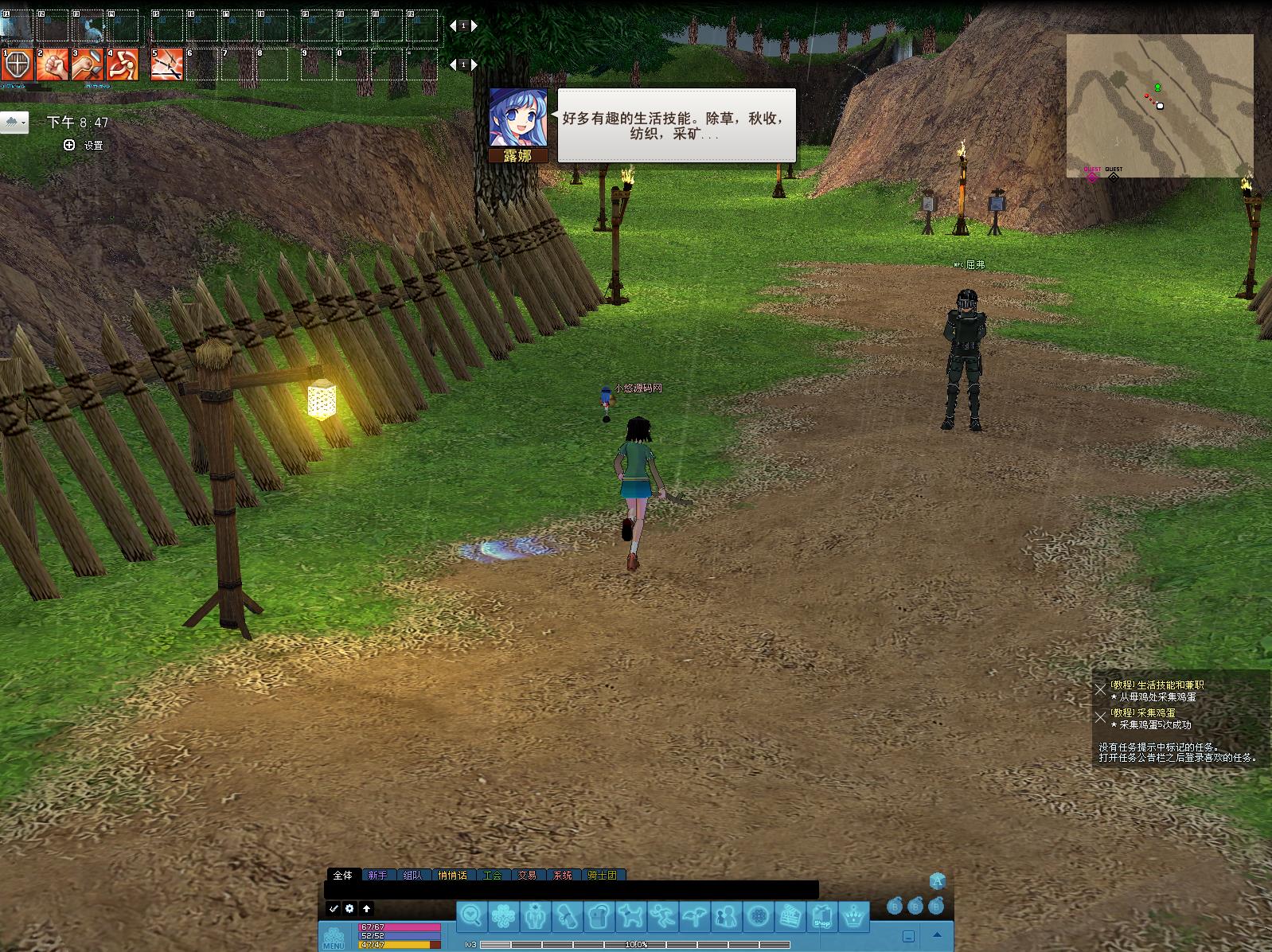Click the chat gear settings icon

pos(349,908)
